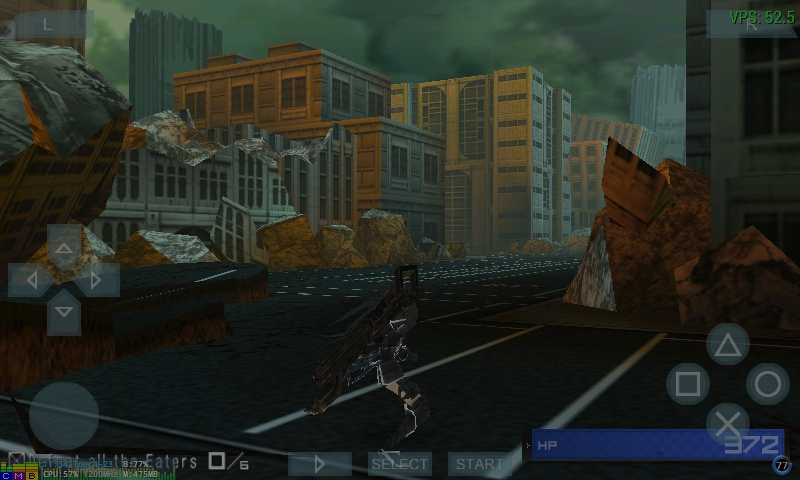The height and width of the screenshot is (480, 800).
Task: Tap the D-pad up arrow
Action: point(64,246)
